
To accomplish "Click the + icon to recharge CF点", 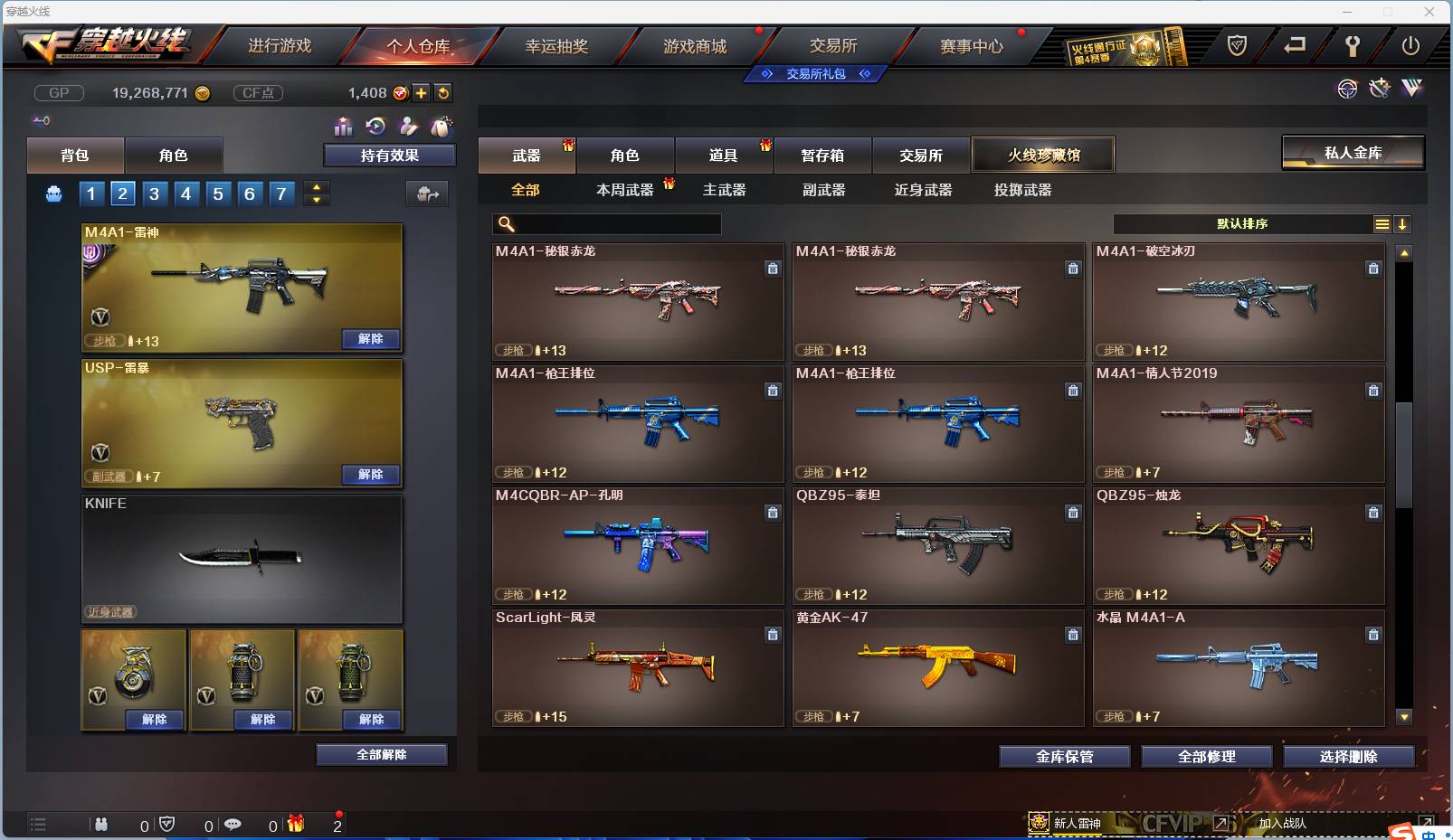I will [422, 93].
